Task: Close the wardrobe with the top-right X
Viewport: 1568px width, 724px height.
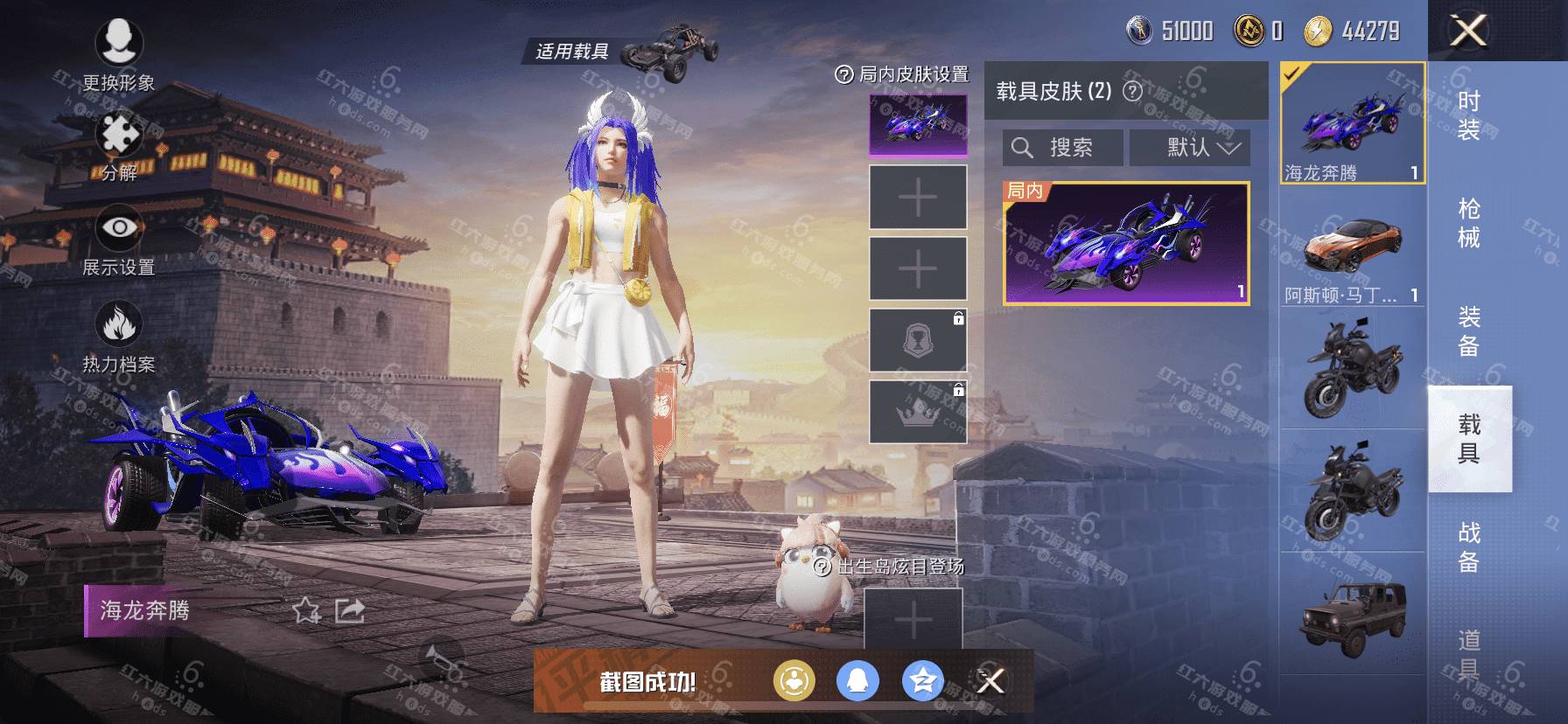Action: [x=1468, y=31]
